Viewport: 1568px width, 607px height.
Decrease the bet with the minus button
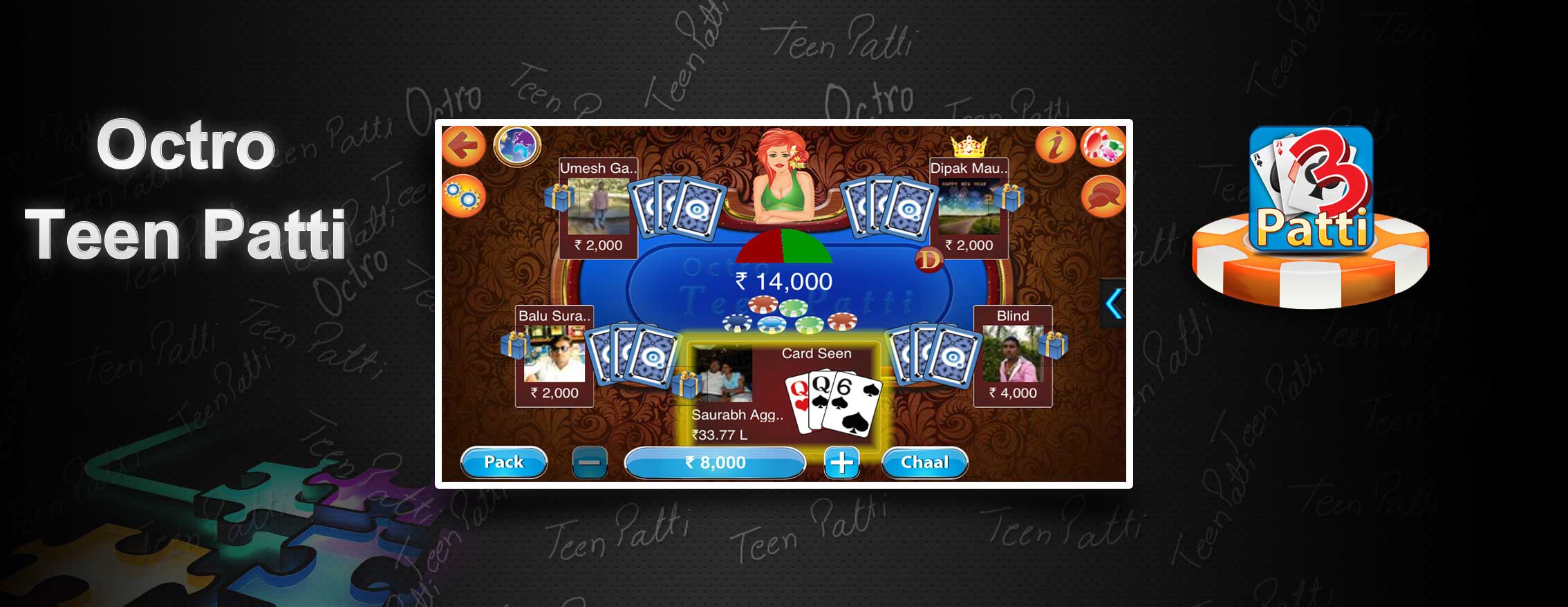pyautogui.click(x=590, y=463)
